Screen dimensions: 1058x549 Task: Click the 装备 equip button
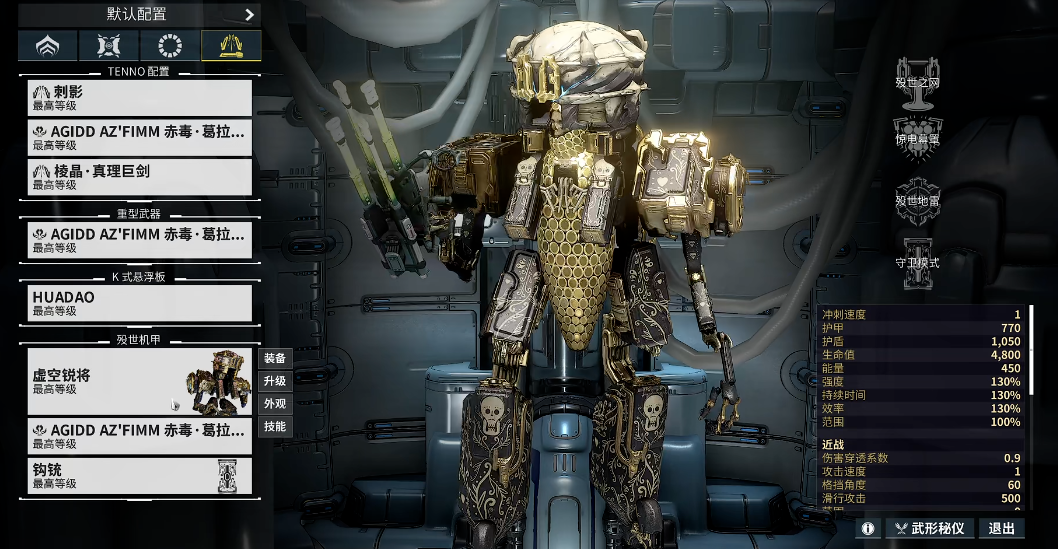point(275,359)
